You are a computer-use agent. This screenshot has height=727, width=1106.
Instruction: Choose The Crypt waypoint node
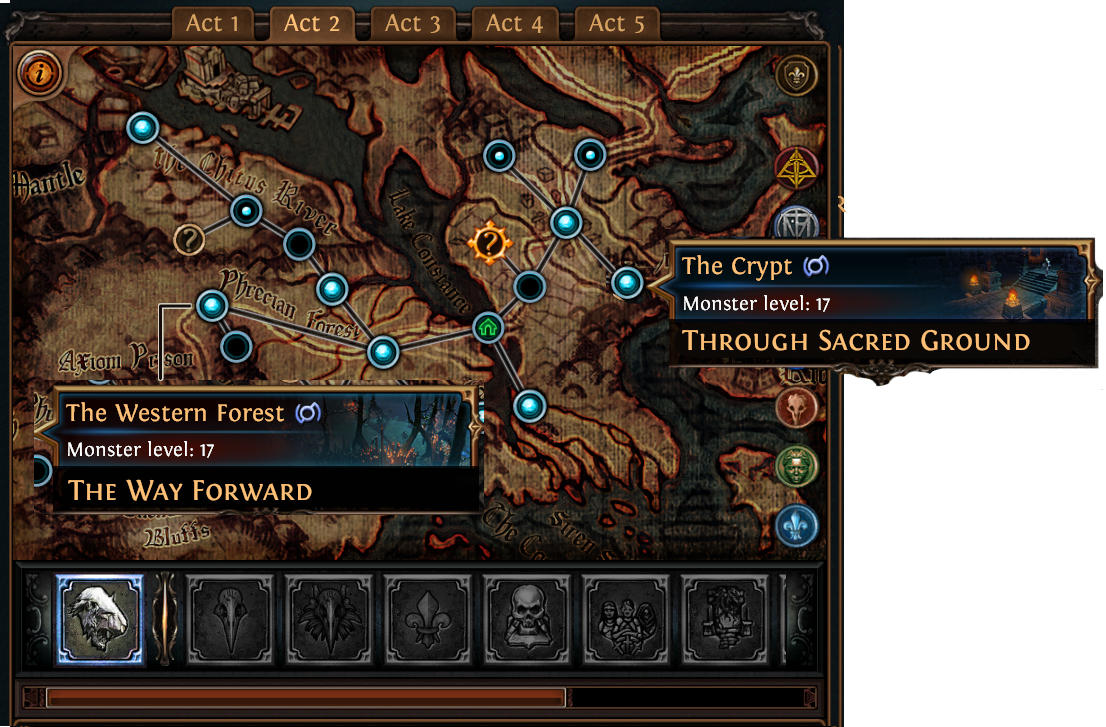click(627, 284)
